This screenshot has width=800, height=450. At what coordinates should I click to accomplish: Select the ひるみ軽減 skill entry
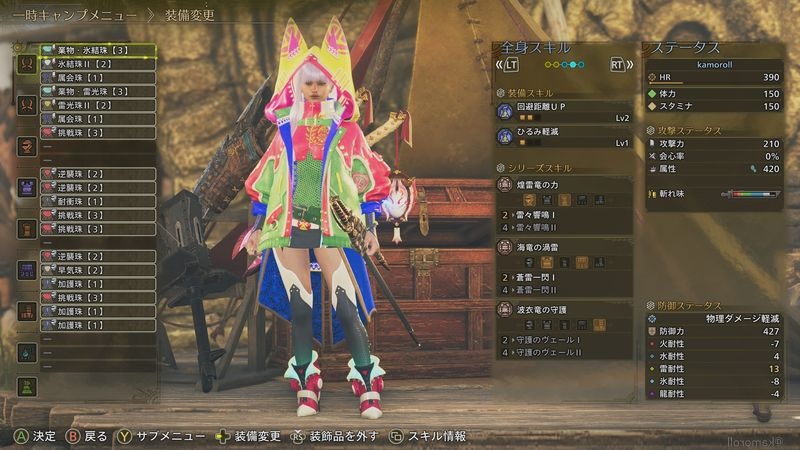[565, 136]
